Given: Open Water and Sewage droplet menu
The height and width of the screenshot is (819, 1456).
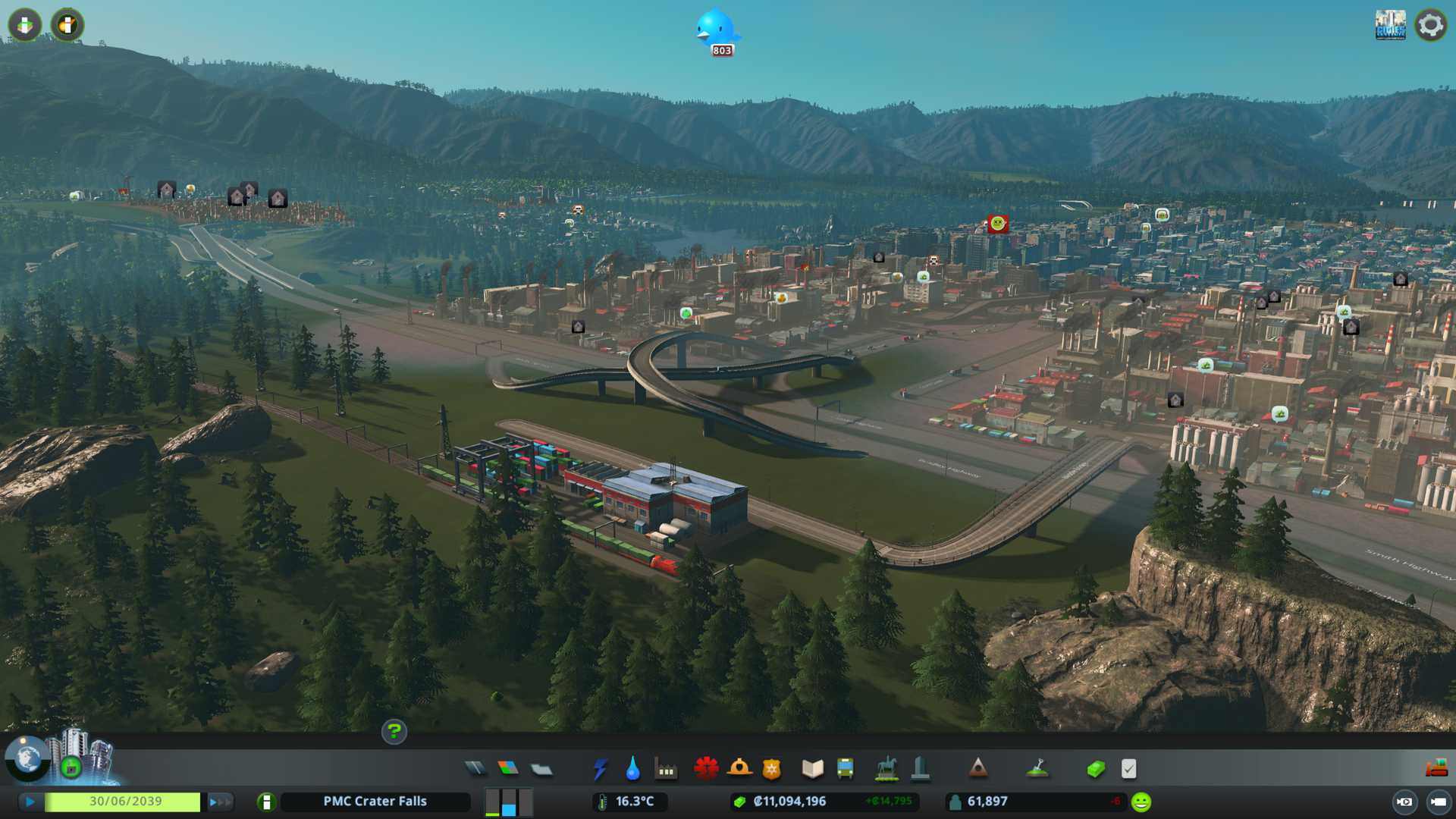Looking at the screenshot, I should click(x=632, y=769).
